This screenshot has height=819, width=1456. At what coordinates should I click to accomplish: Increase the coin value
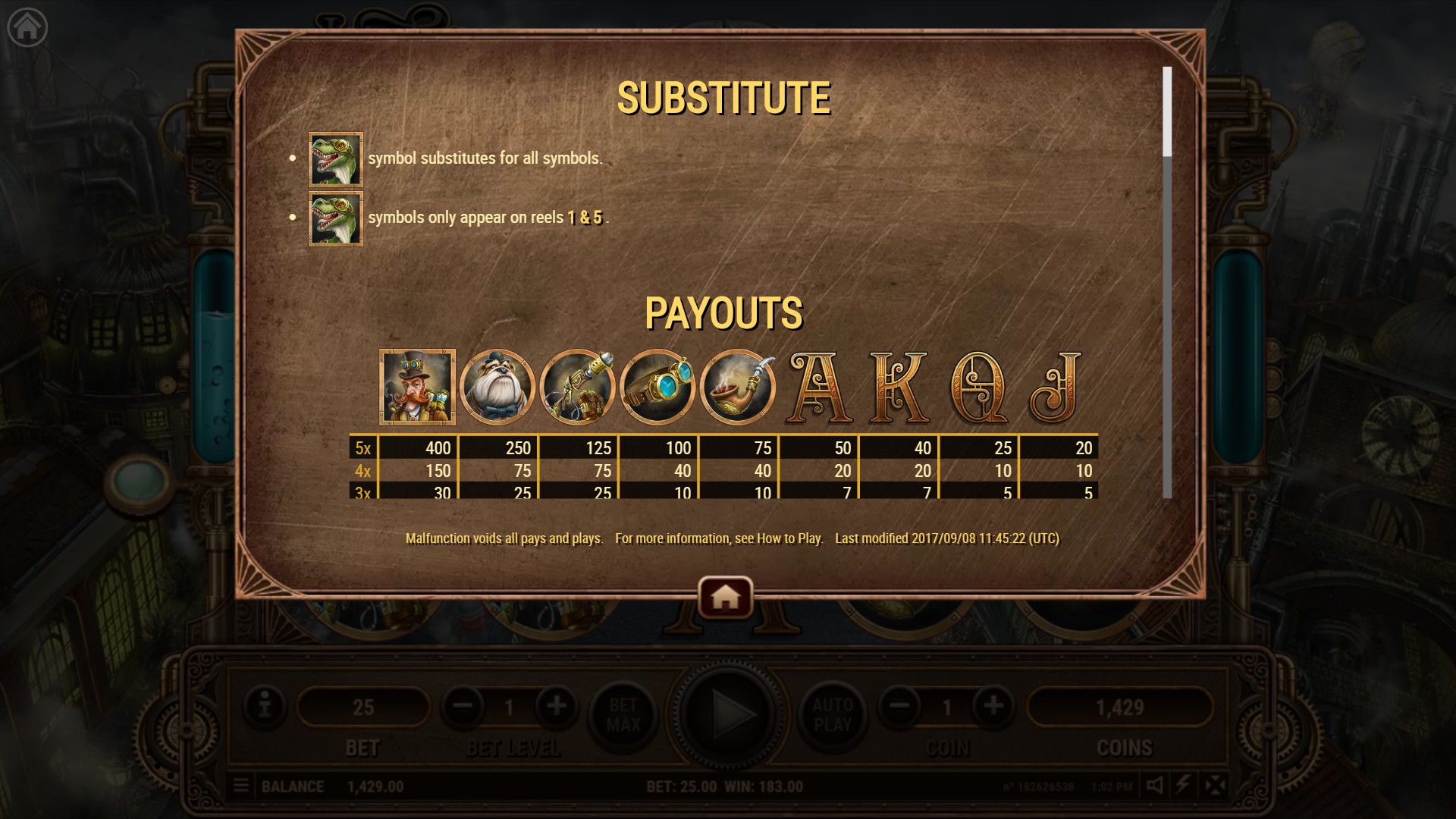tap(993, 707)
